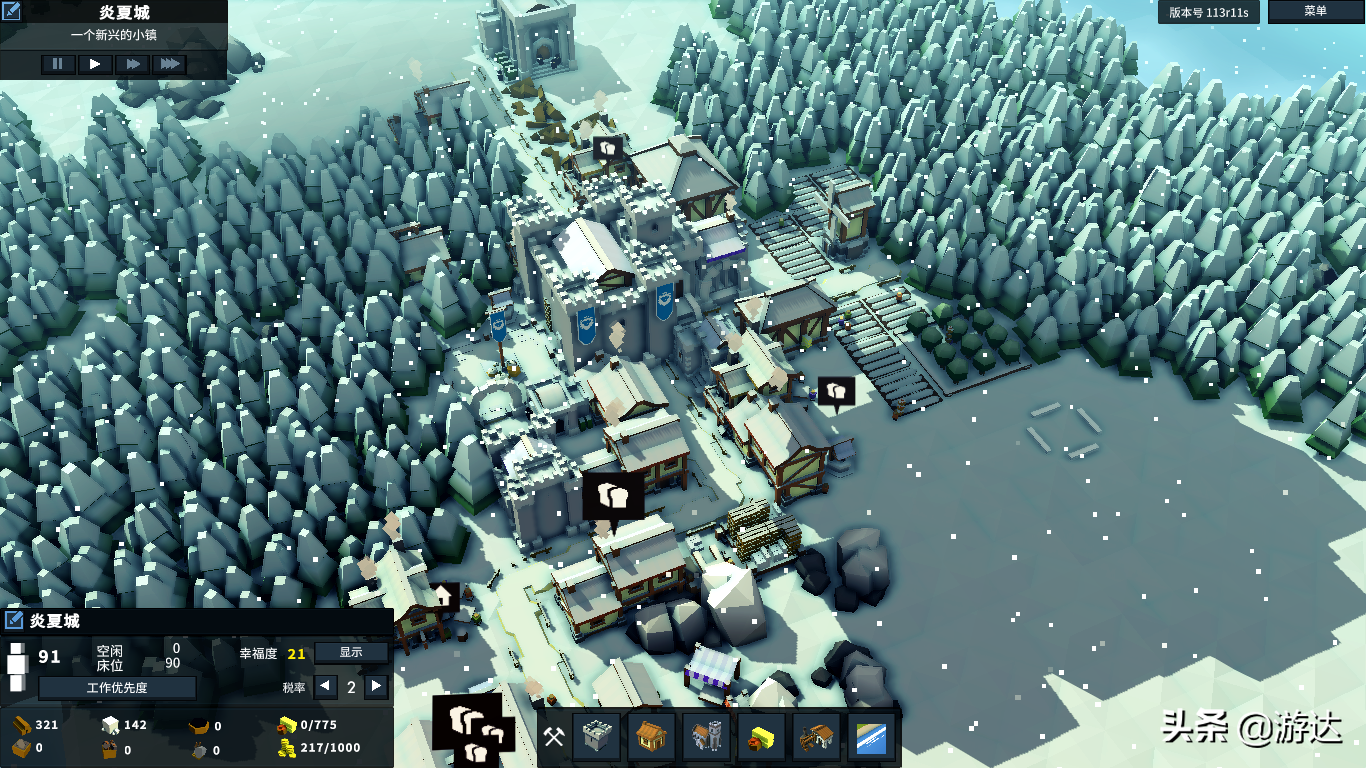Image resolution: width=1366 pixels, height=768 pixels.
Task: Activate triple fast-forward speed
Action: tap(170, 64)
